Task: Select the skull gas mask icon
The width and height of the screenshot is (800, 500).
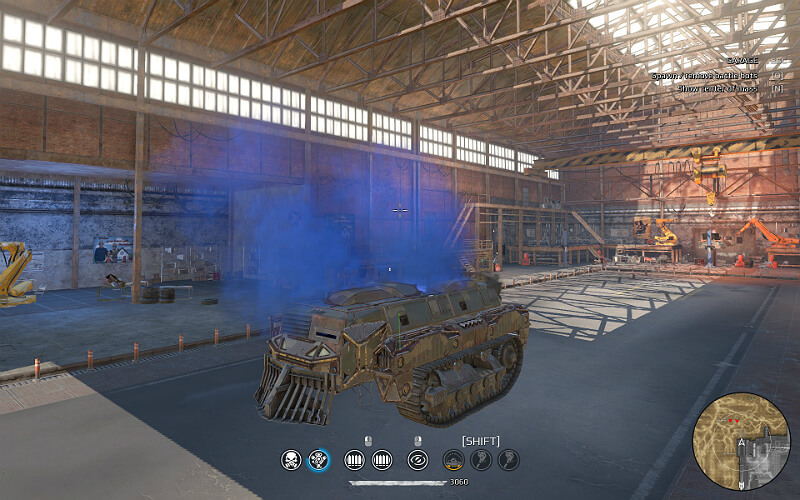Action: (291, 460)
